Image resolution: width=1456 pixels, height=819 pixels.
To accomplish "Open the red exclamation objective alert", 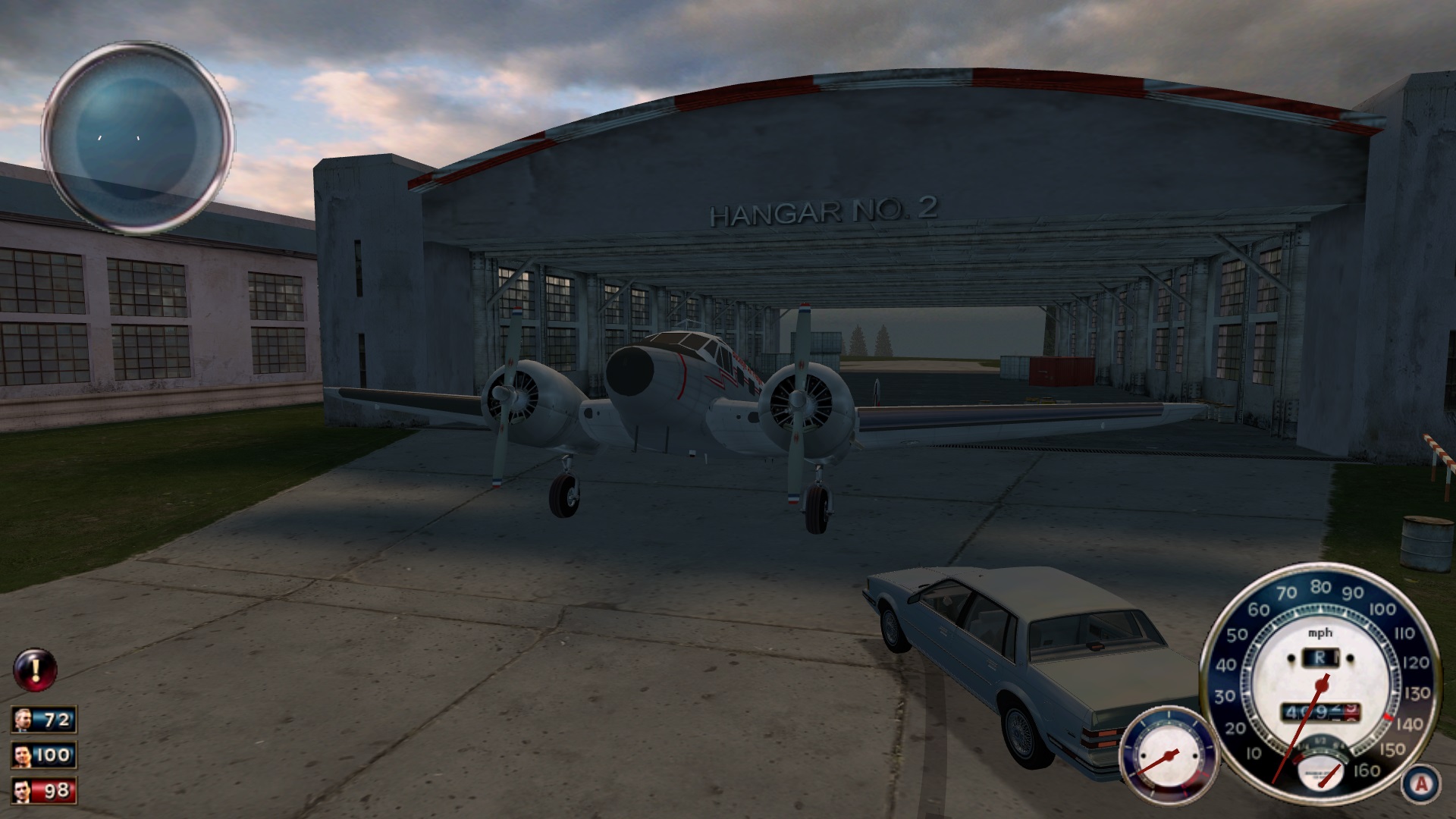I will tap(35, 669).
